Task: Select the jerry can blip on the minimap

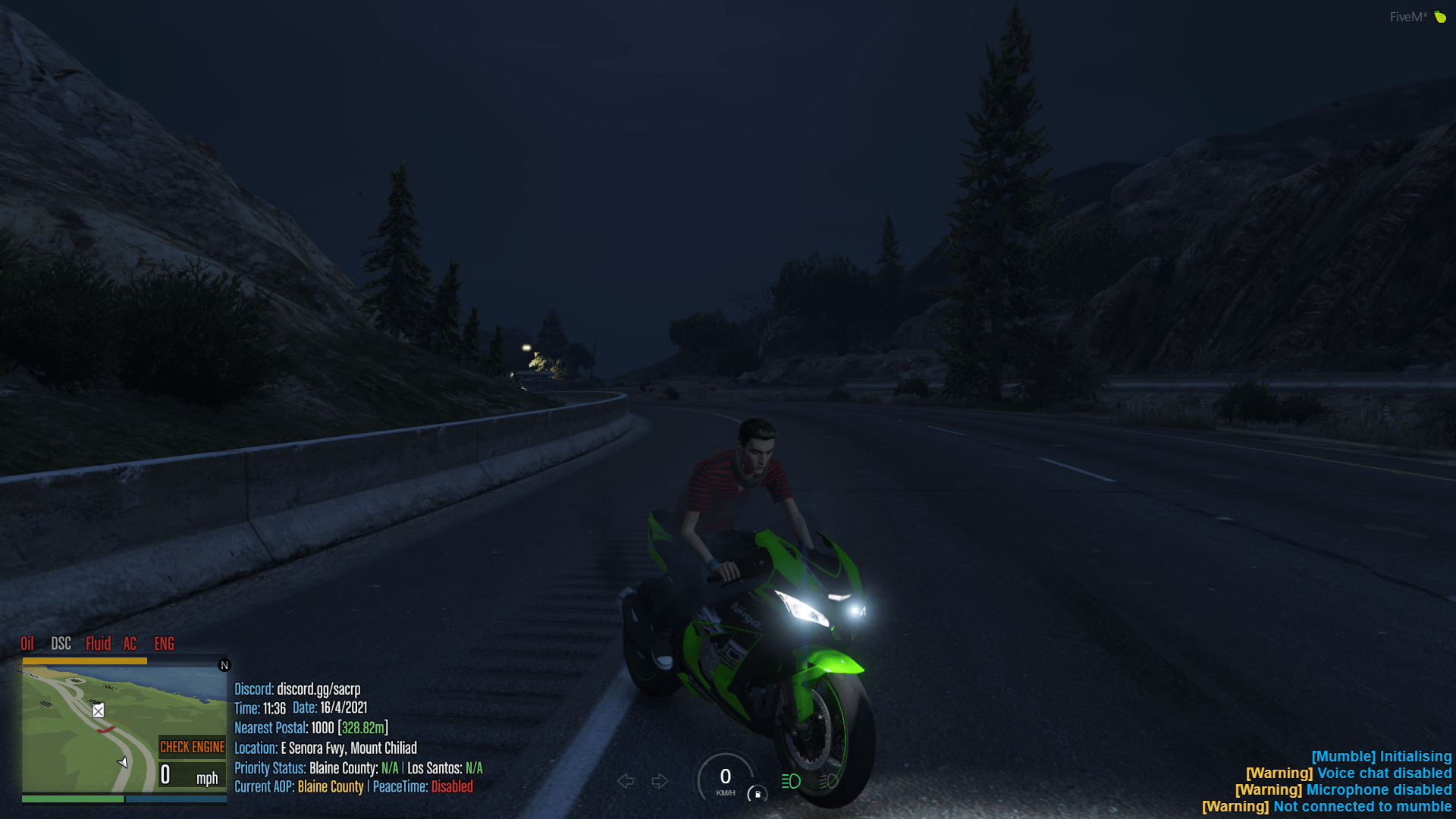Action: tap(98, 711)
